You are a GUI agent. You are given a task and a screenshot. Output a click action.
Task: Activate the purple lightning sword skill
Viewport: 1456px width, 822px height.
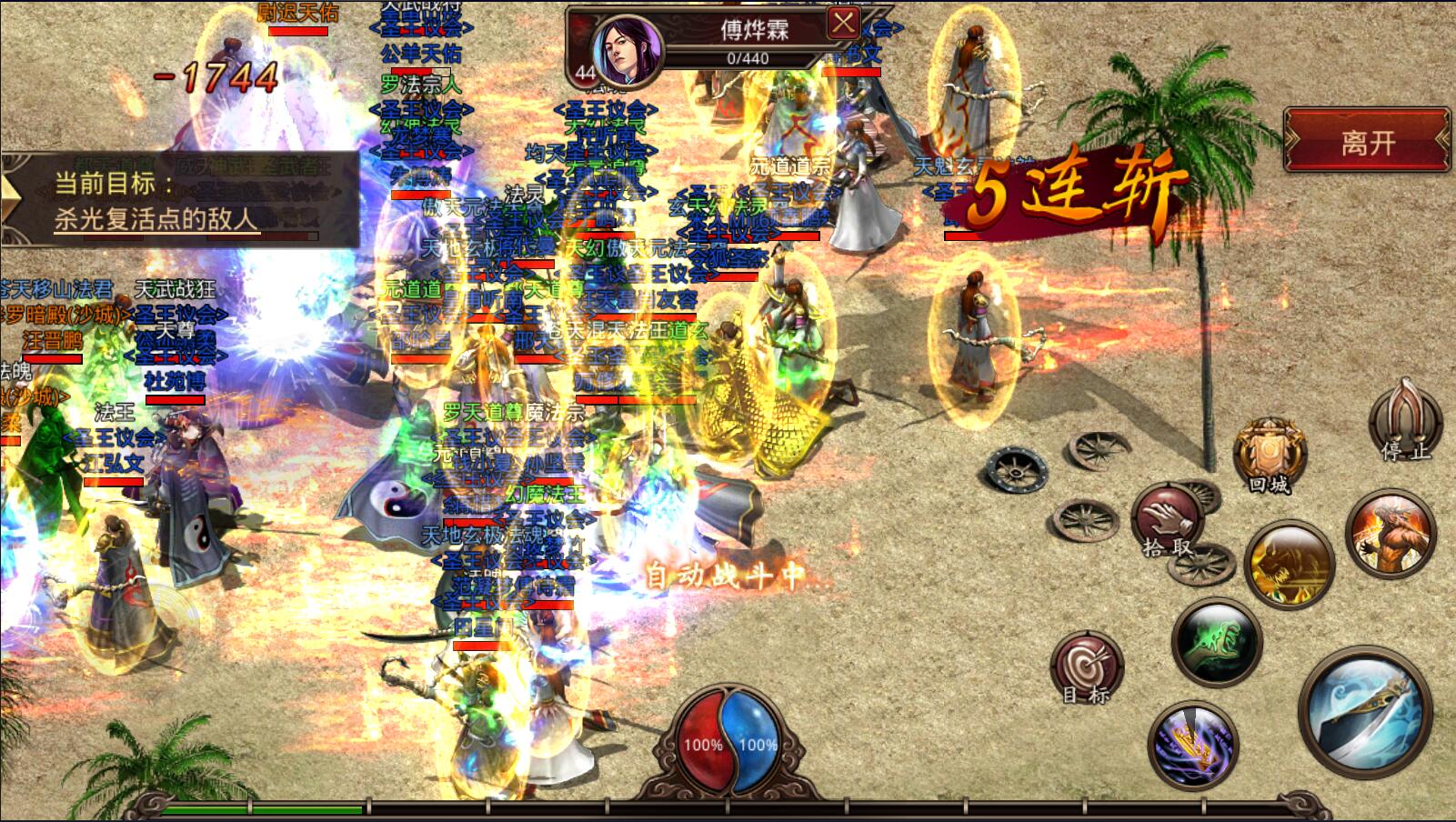tap(1192, 745)
